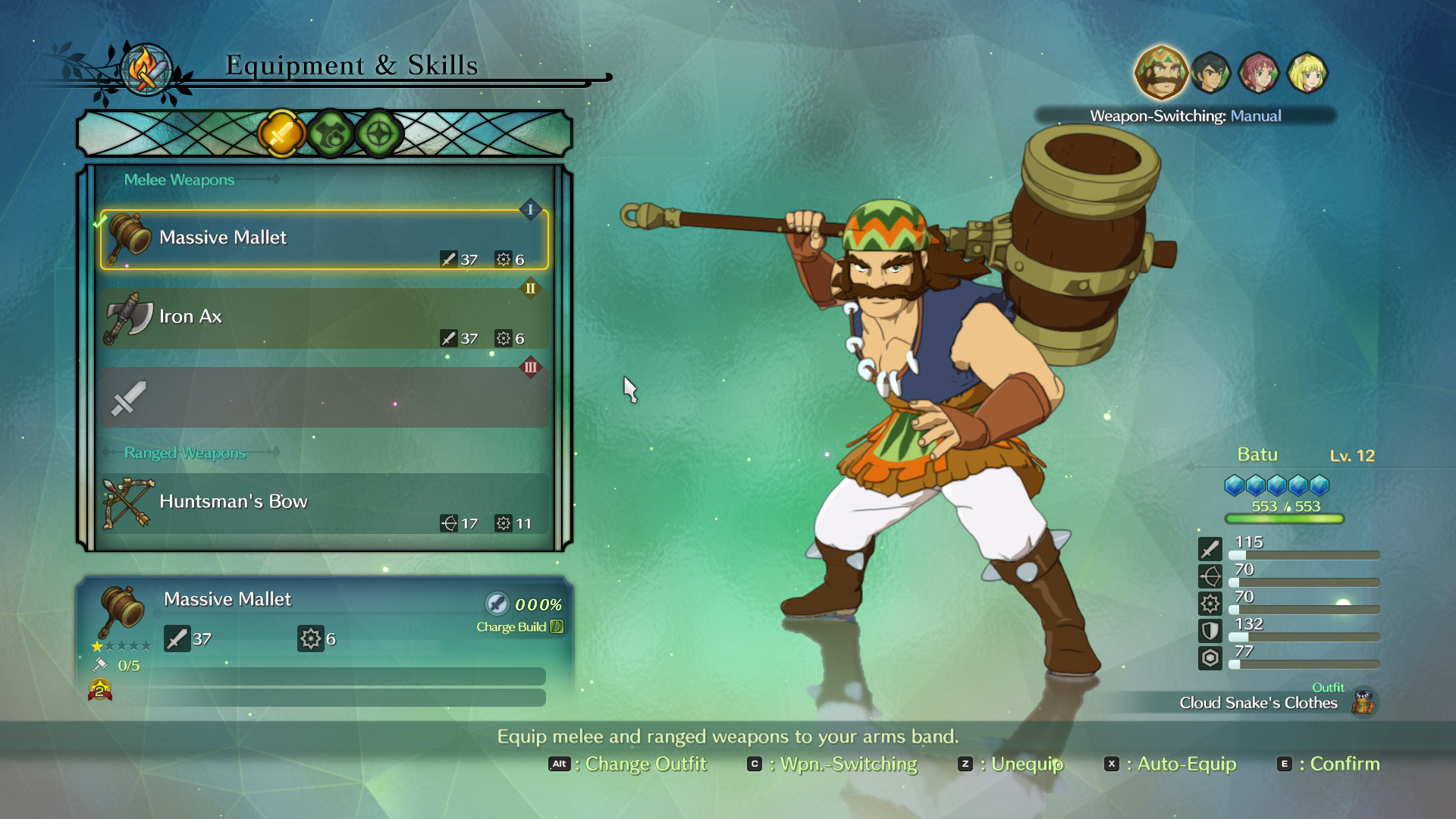Image resolution: width=1456 pixels, height=819 pixels.
Task: Select the empty third melee weapon slot
Action: pyautogui.click(x=324, y=397)
